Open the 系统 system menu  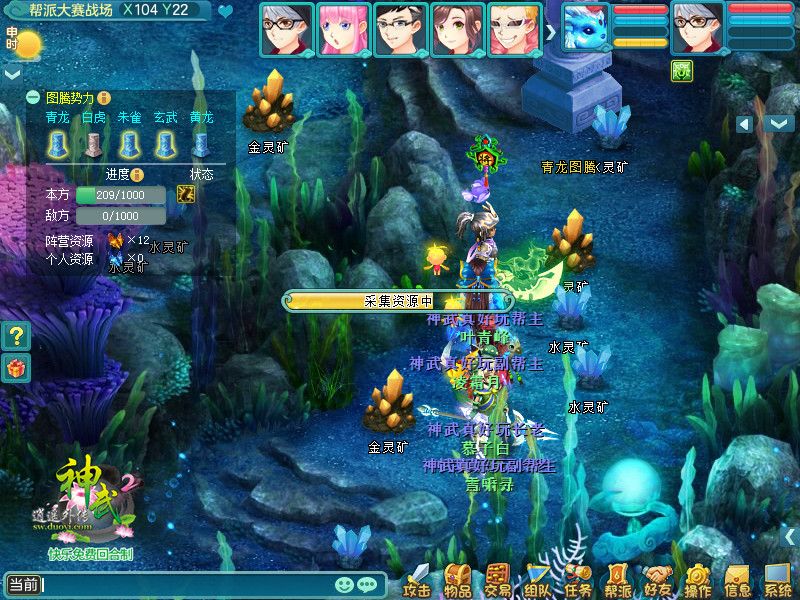[x=778, y=580]
